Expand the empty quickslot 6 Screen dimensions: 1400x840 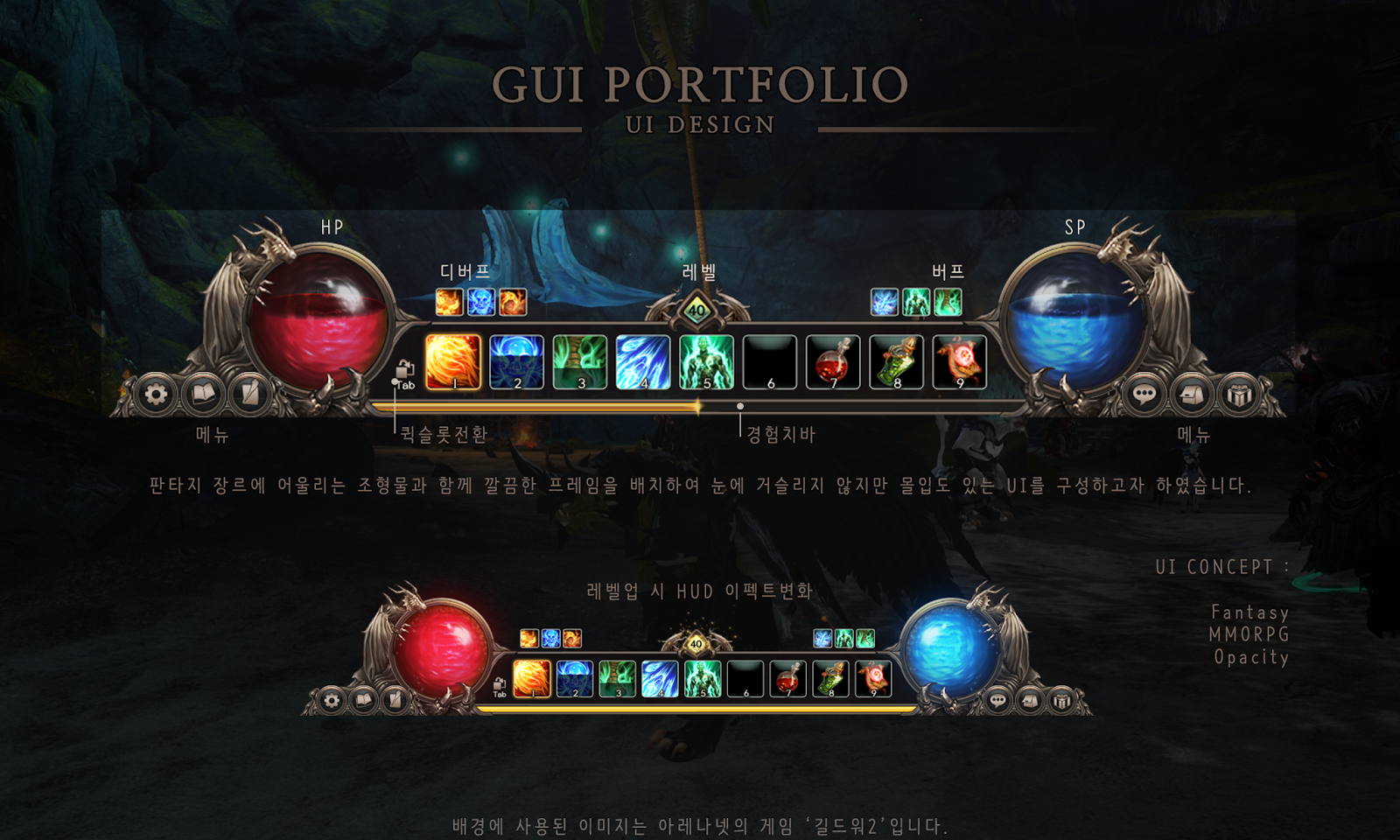pyautogui.click(x=770, y=360)
